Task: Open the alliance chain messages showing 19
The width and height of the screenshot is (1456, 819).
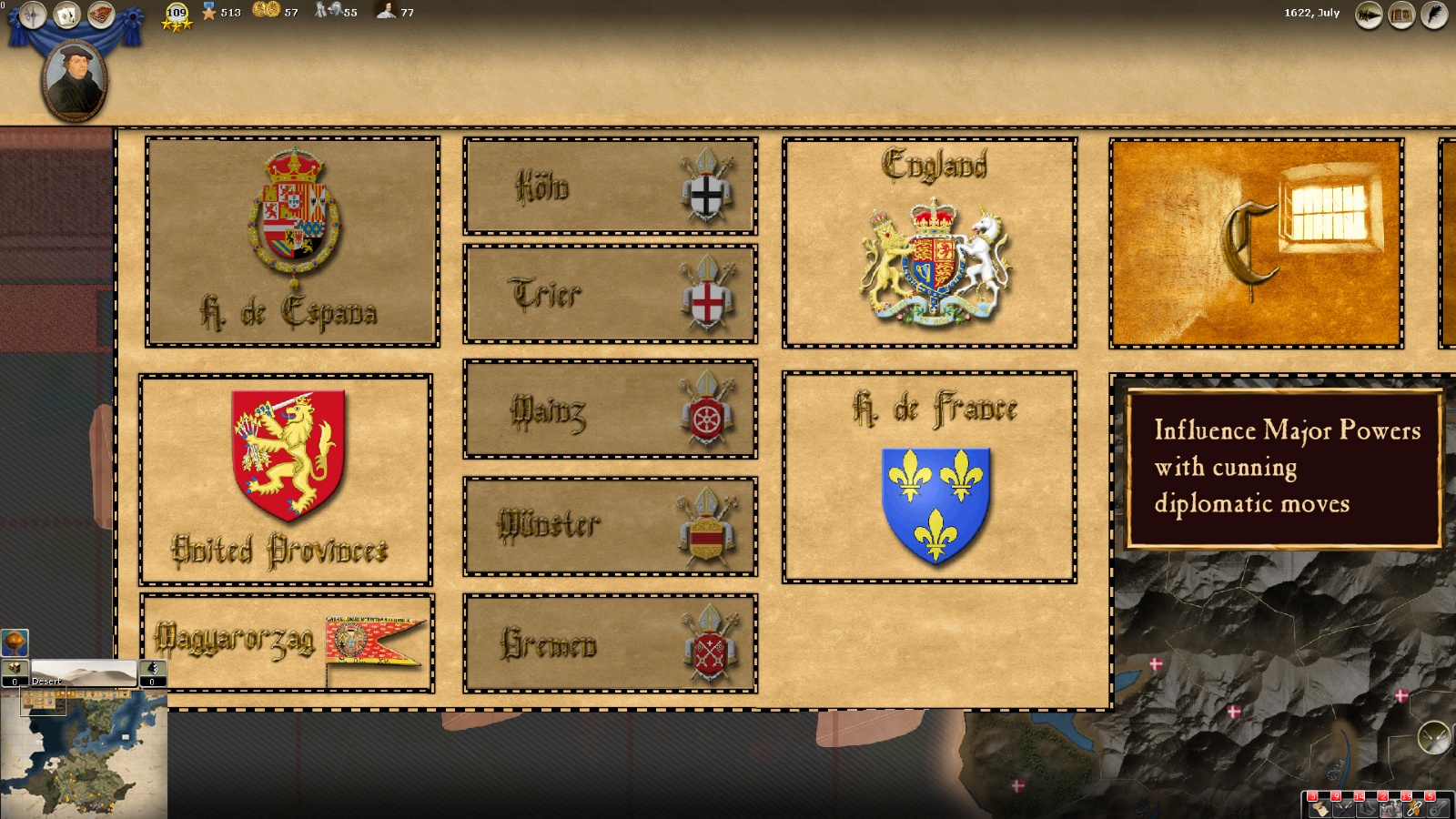Action: [x=1414, y=808]
